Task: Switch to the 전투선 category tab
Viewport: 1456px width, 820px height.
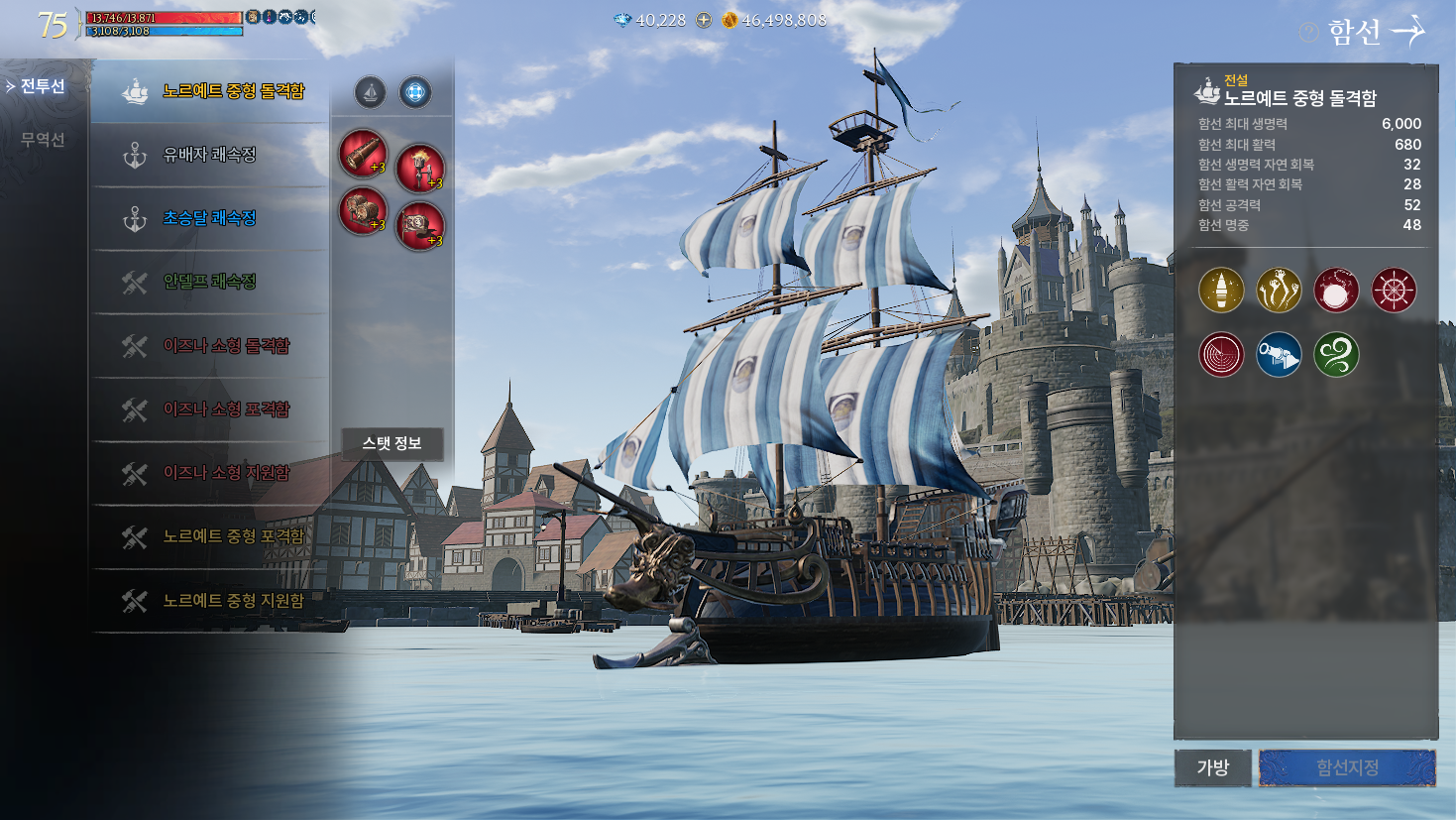Action: [x=43, y=87]
